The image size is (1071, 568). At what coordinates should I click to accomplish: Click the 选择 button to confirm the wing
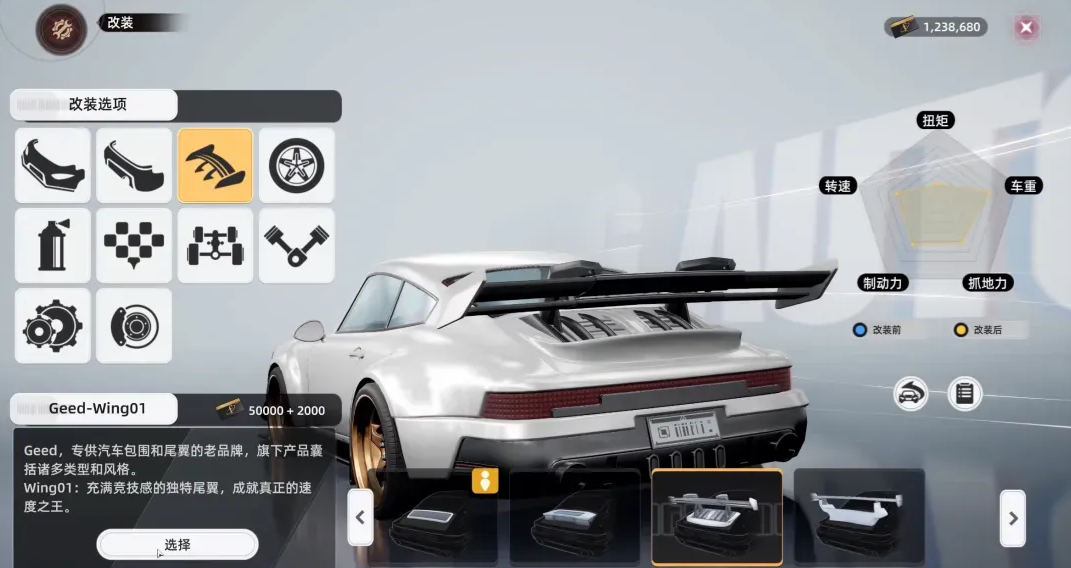point(177,544)
